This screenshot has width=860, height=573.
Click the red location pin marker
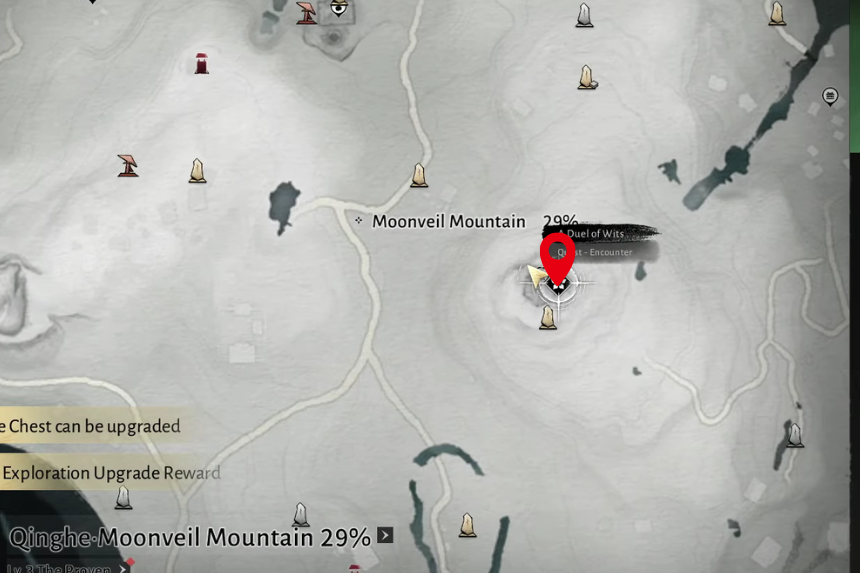coord(557,254)
